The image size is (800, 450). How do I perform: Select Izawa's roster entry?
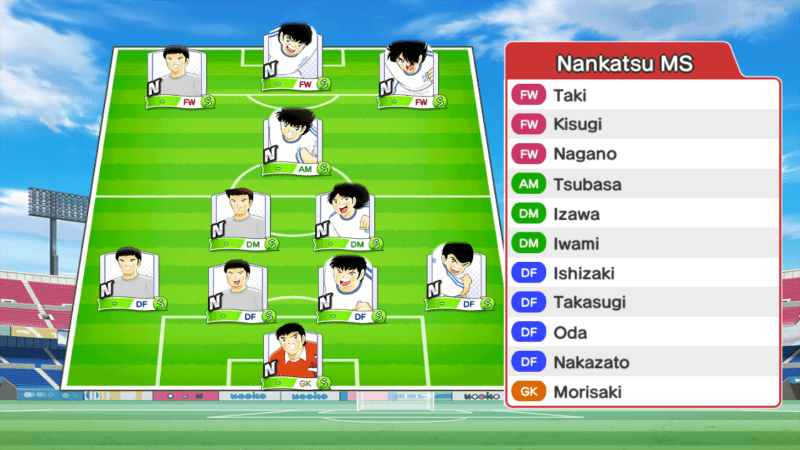642,214
